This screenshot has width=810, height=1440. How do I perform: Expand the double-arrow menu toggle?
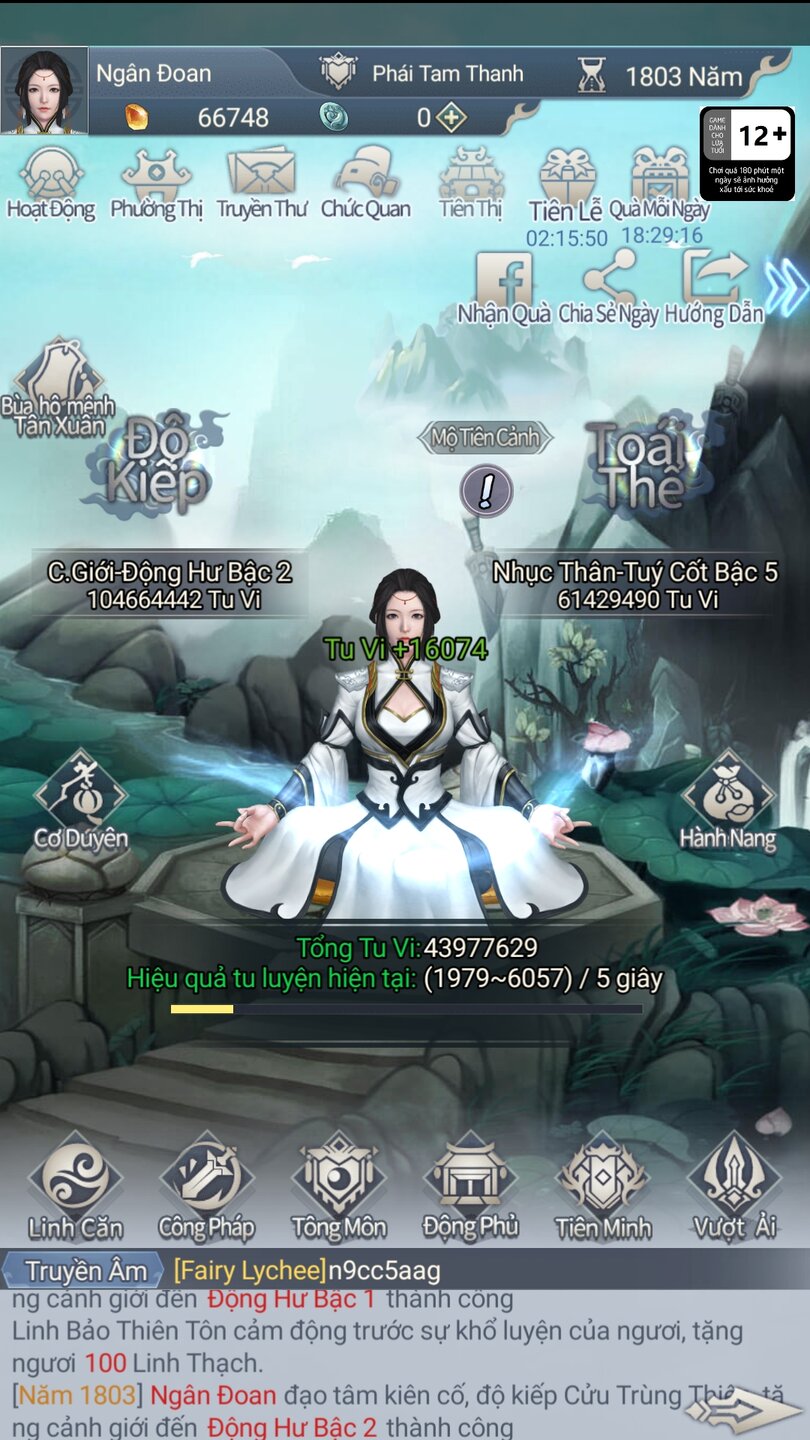(786, 287)
